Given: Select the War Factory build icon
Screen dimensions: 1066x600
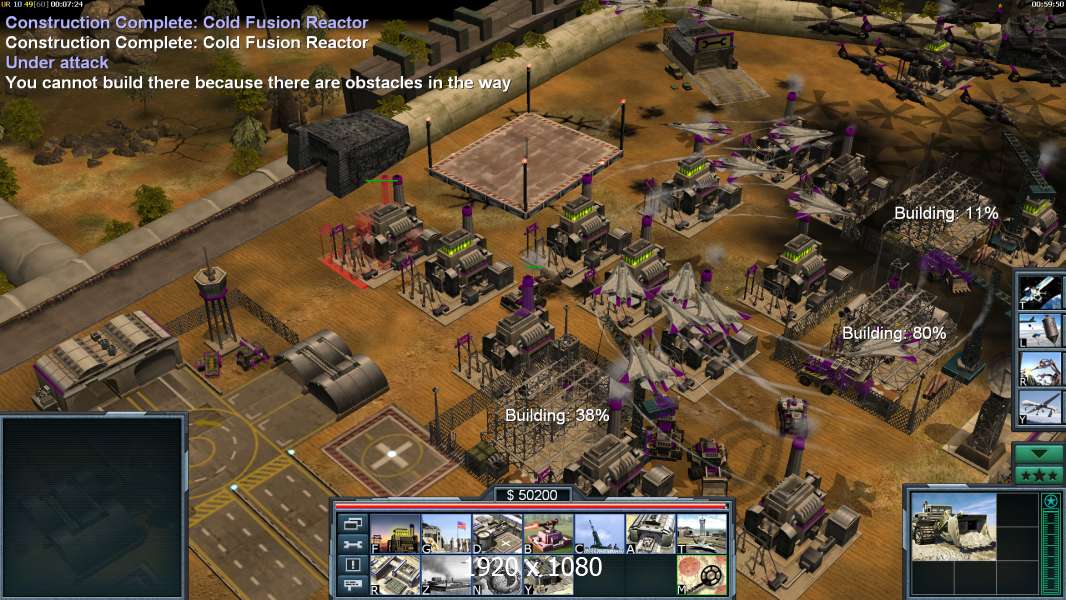Looking at the screenshot, I should [650, 533].
